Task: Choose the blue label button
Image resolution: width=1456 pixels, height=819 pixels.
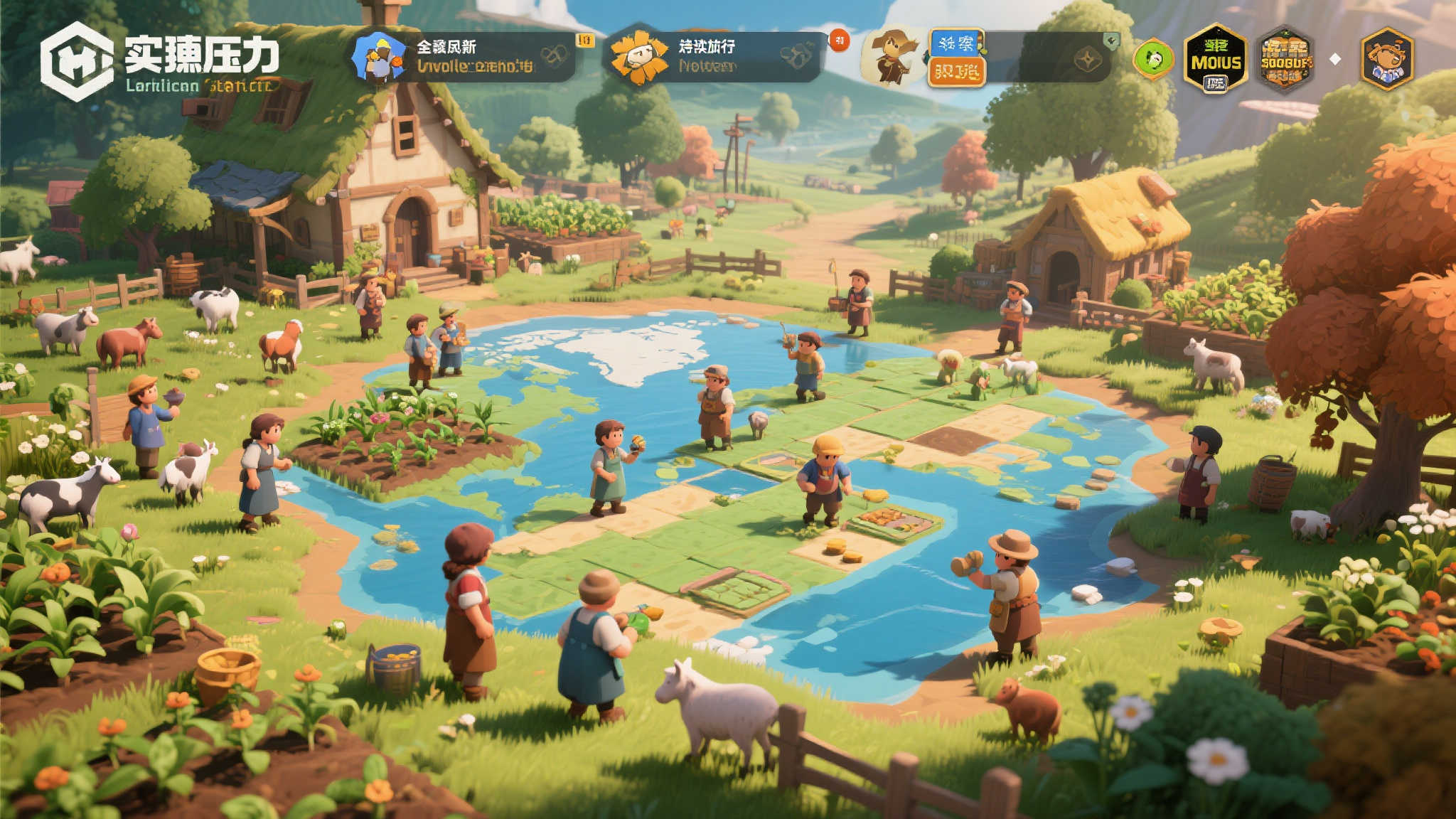Action: tap(956, 43)
